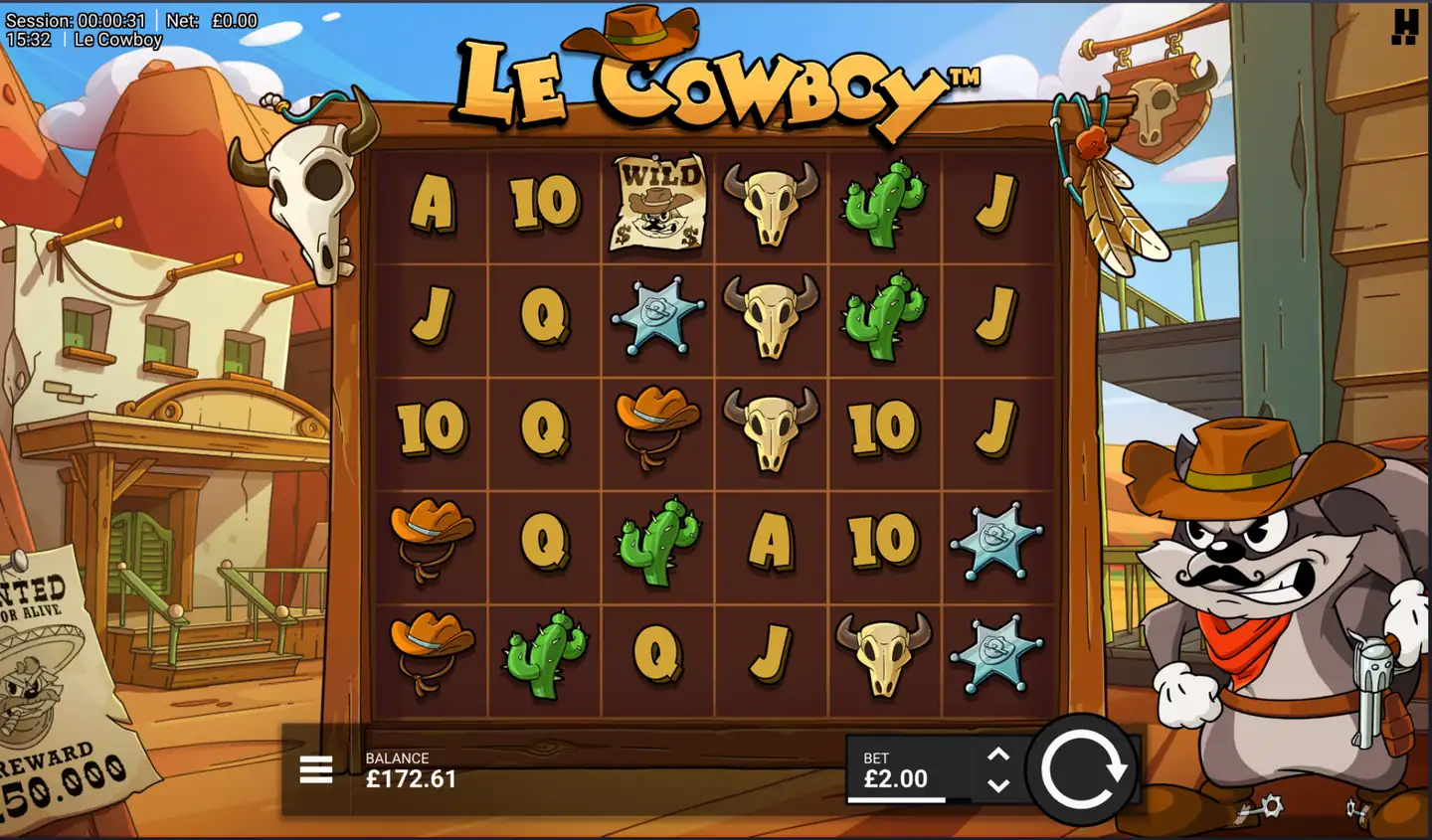This screenshot has width=1432, height=840.
Task: Click the J symbol on the last reel
Action: tap(997, 202)
